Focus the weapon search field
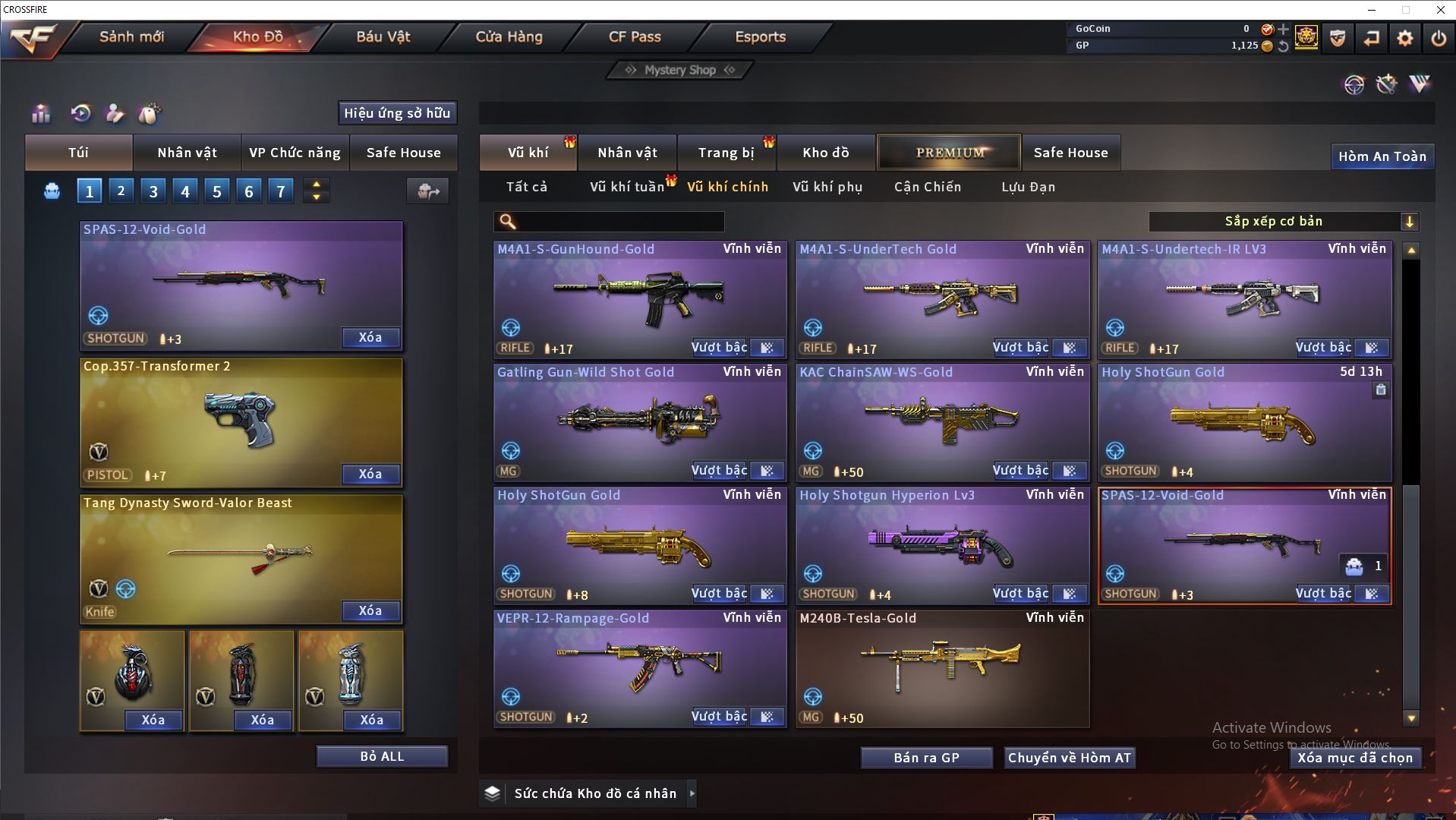The image size is (1456, 820). pyautogui.click(x=619, y=222)
